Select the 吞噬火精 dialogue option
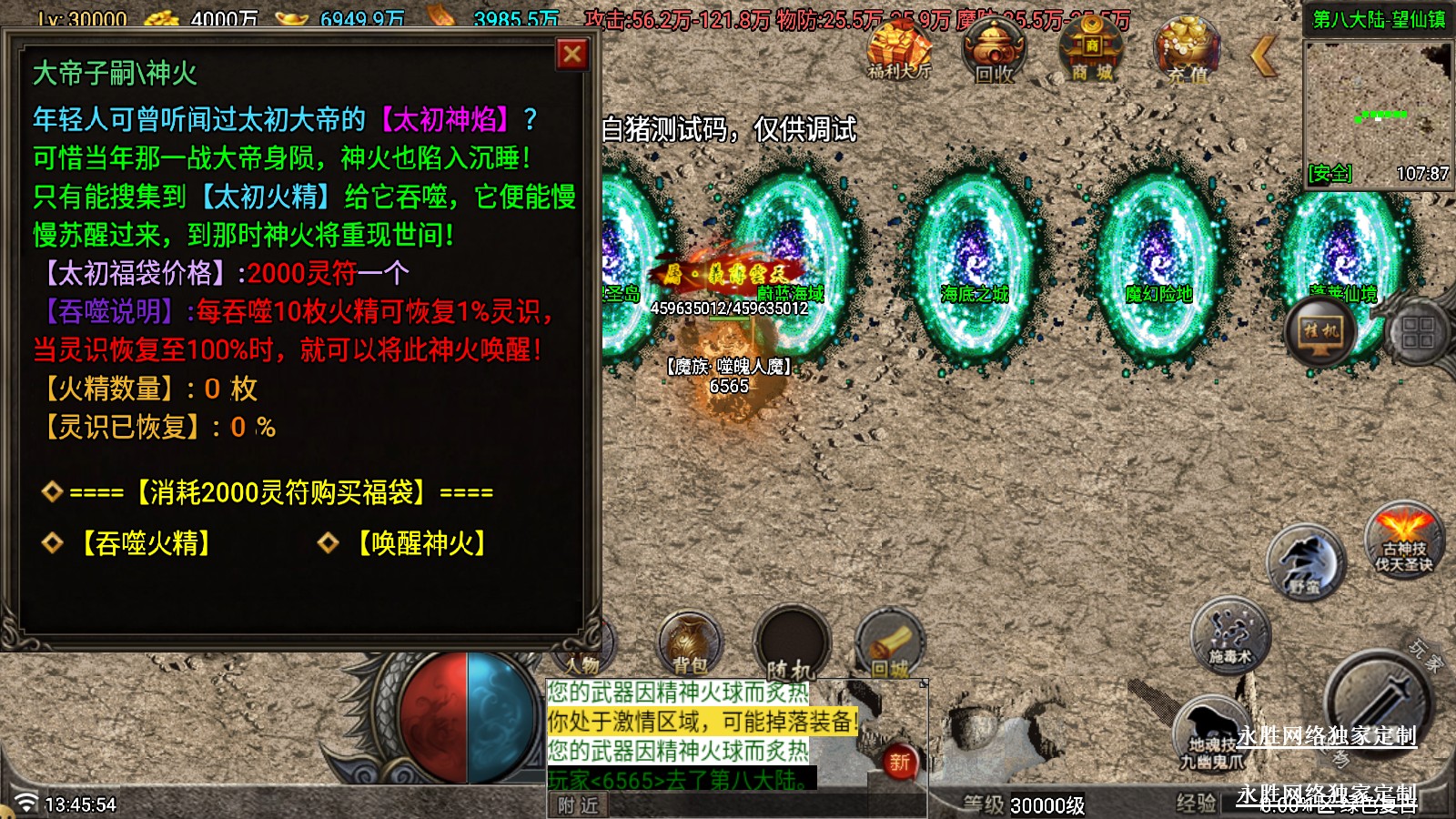The image size is (1456, 819). 146,543
